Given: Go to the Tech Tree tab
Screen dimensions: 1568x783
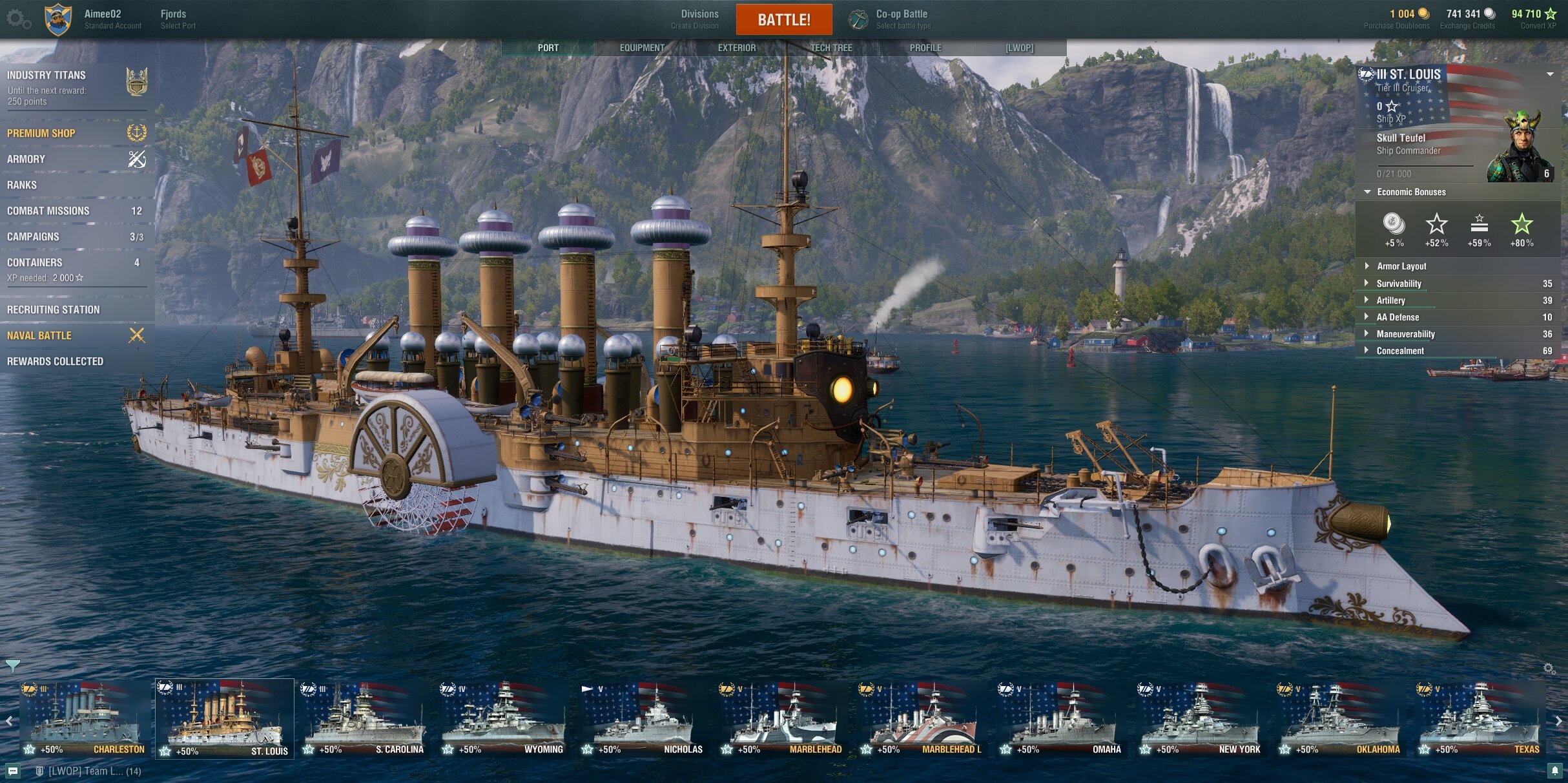Looking at the screenshot, I should click(831, 48).
